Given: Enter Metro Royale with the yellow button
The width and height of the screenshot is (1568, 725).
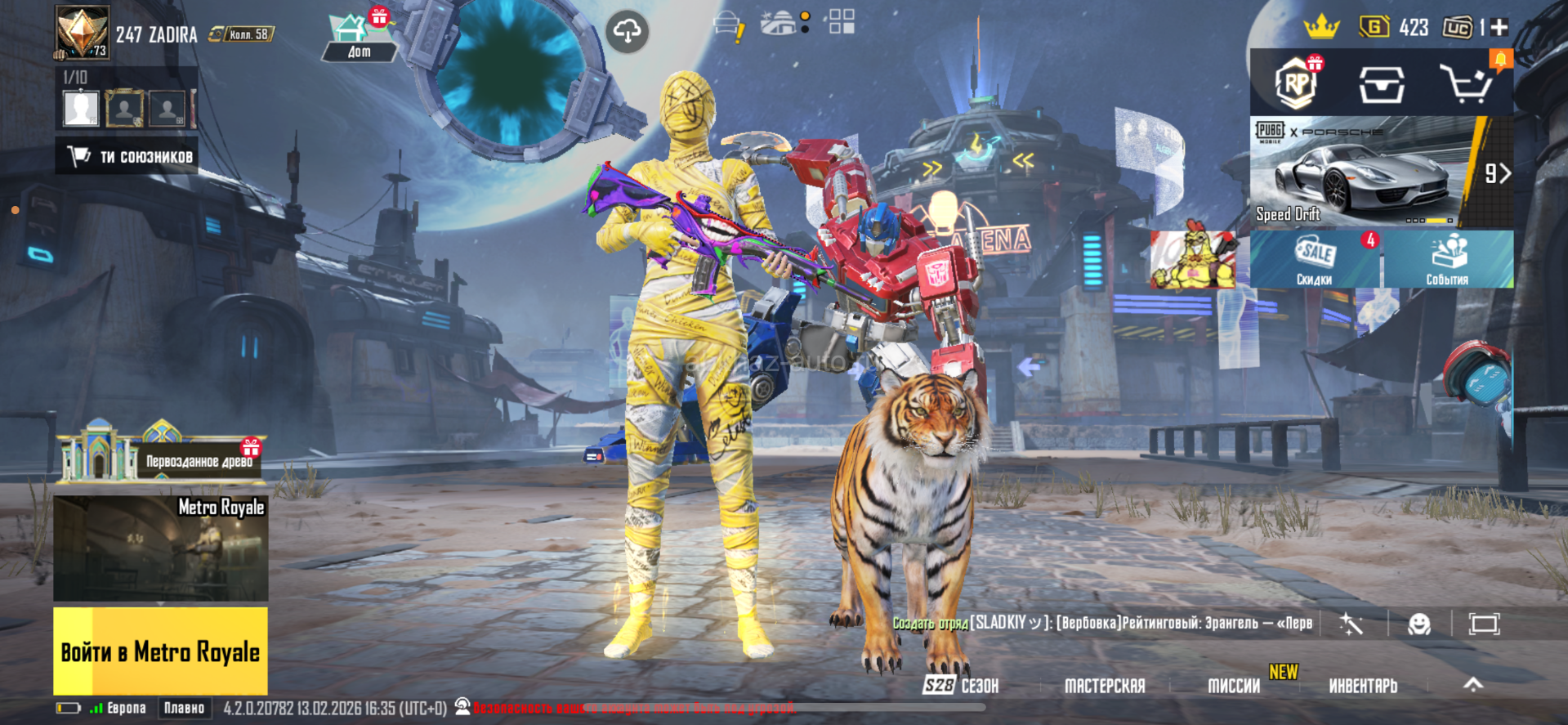Looking at the screenshot, I should tap(160, 651).
